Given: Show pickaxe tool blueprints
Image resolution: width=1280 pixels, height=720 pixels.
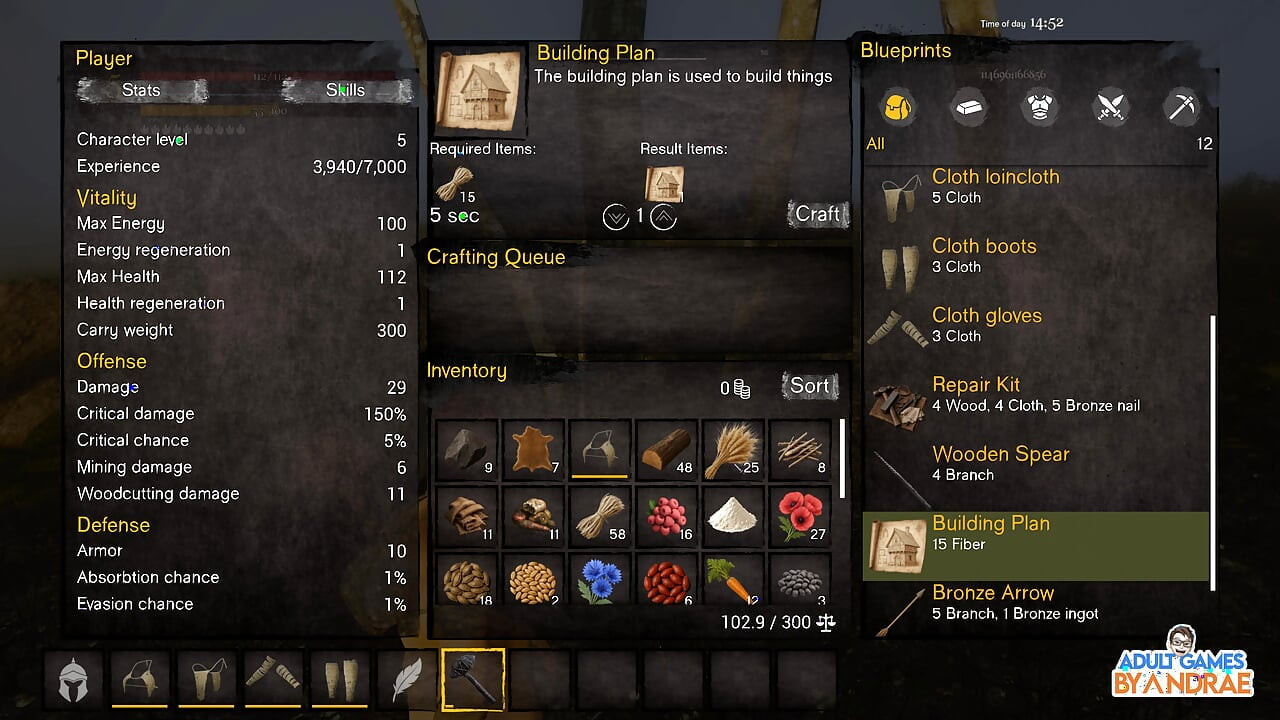Looking at the screenshot, I should click(1182, 107).
